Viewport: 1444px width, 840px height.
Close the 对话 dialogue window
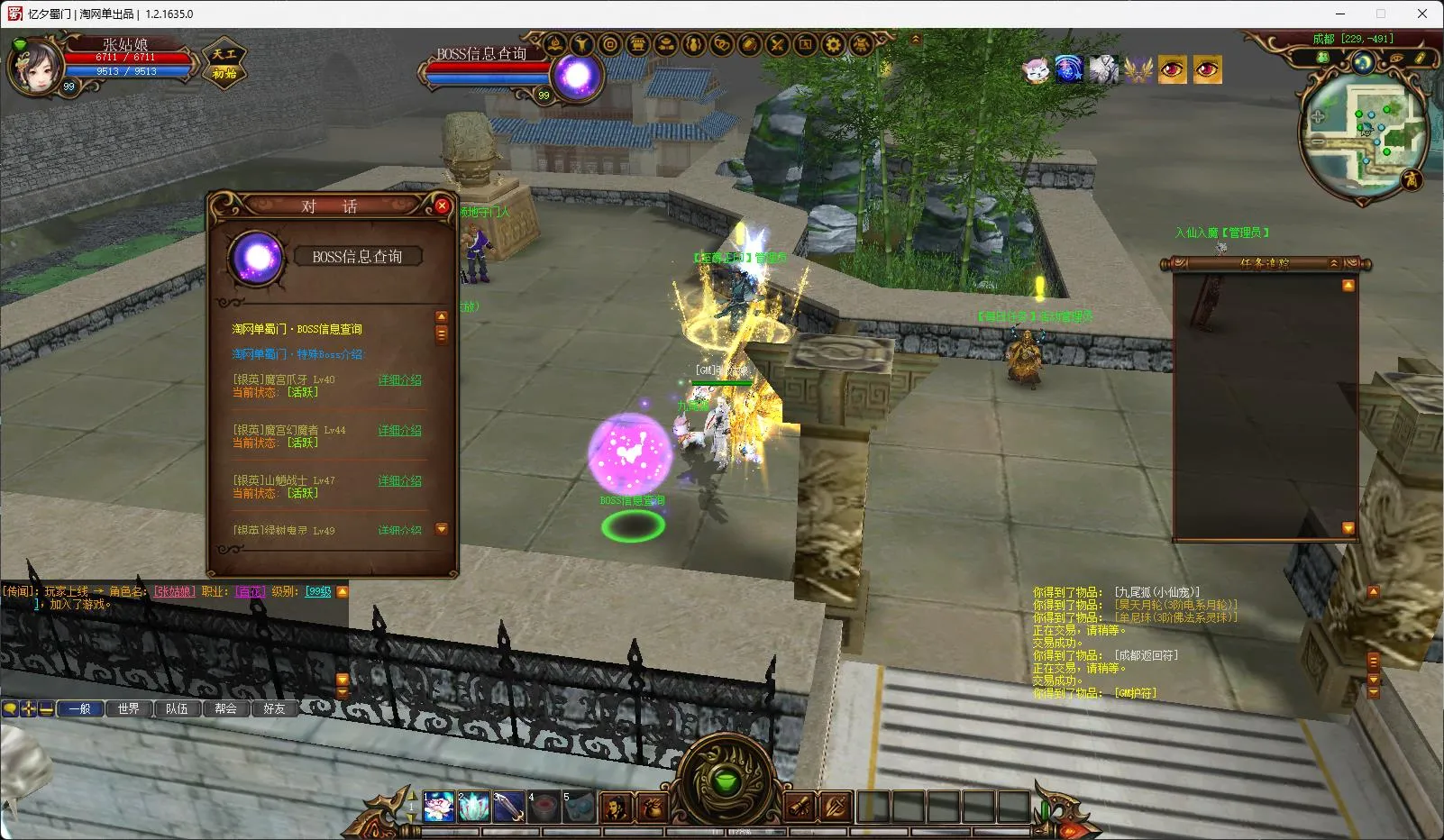click(x=442, y=206)
